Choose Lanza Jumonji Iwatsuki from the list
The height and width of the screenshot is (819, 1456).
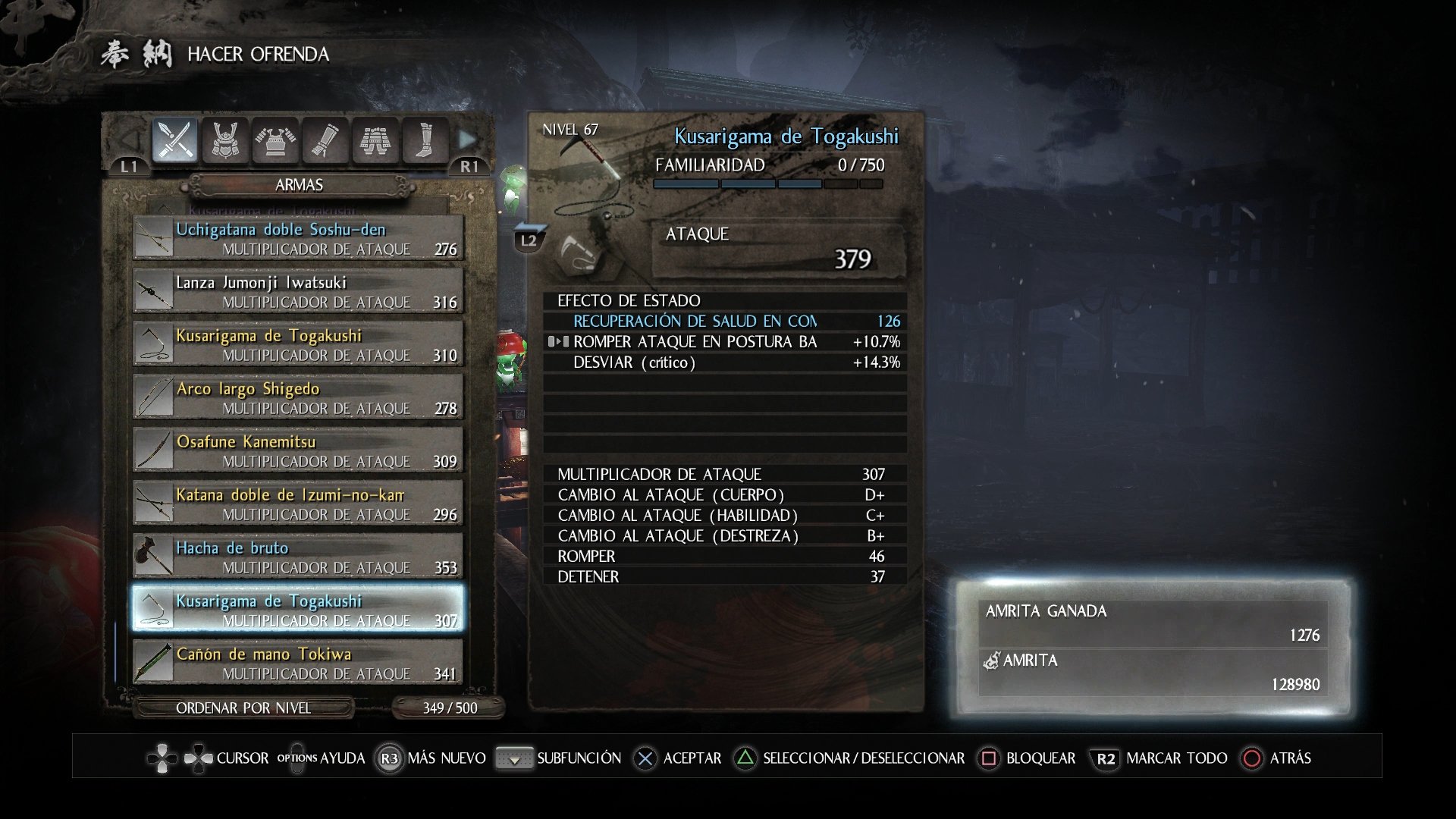pos(298,291)
